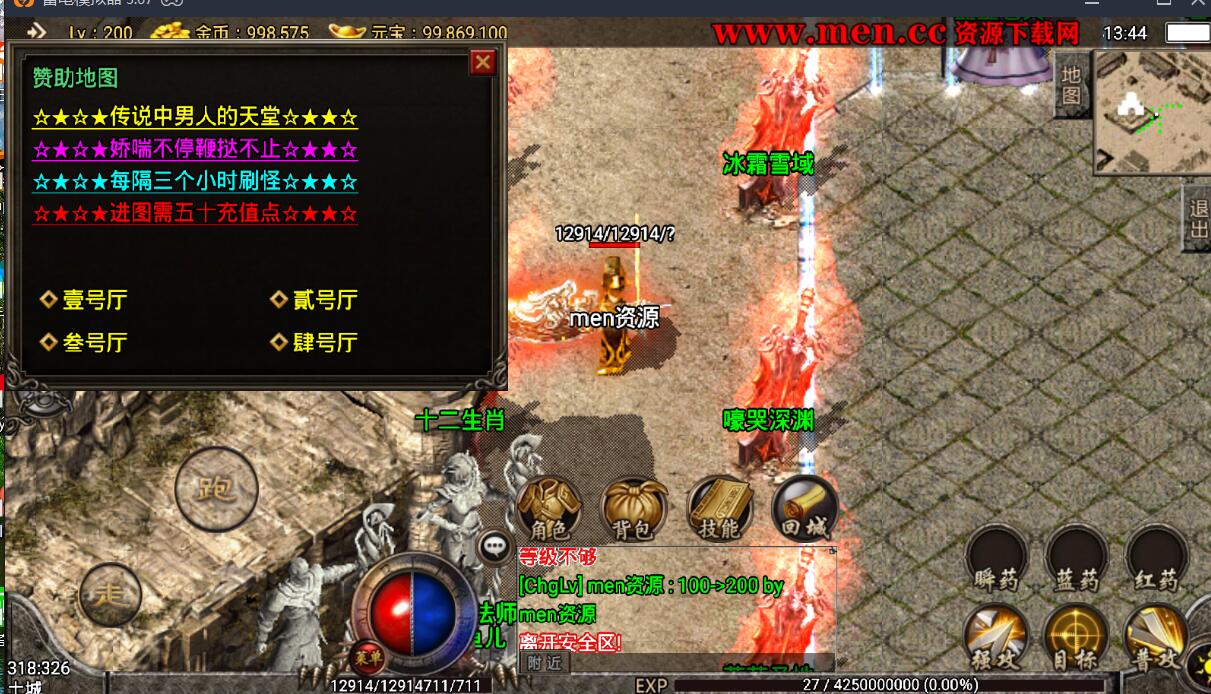1211x694 pixels.
Task: Close the 赞助地图 sponsor map panel
Action: (483, 63)
